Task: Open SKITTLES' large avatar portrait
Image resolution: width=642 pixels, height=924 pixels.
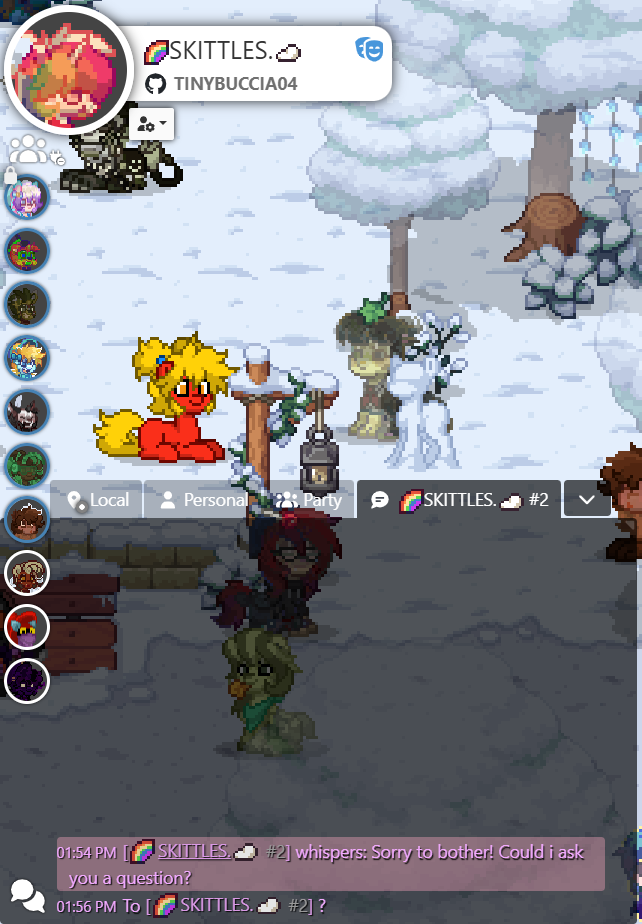Action: tap(68, 70)
